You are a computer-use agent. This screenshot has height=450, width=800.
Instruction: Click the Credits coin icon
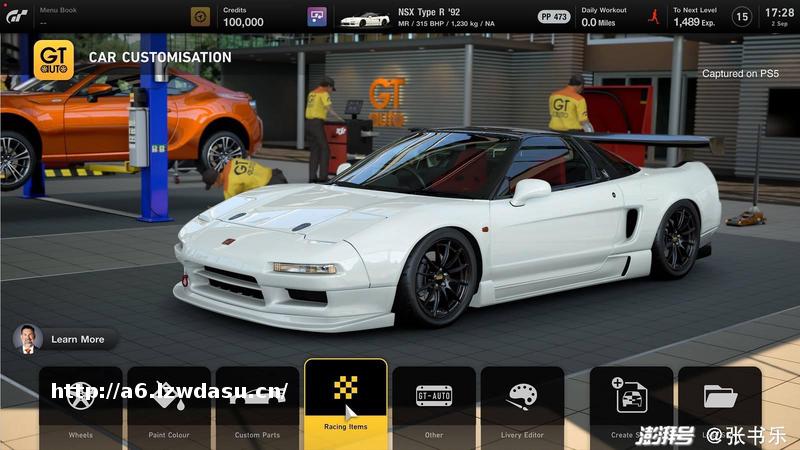click(x=201, y=17)
